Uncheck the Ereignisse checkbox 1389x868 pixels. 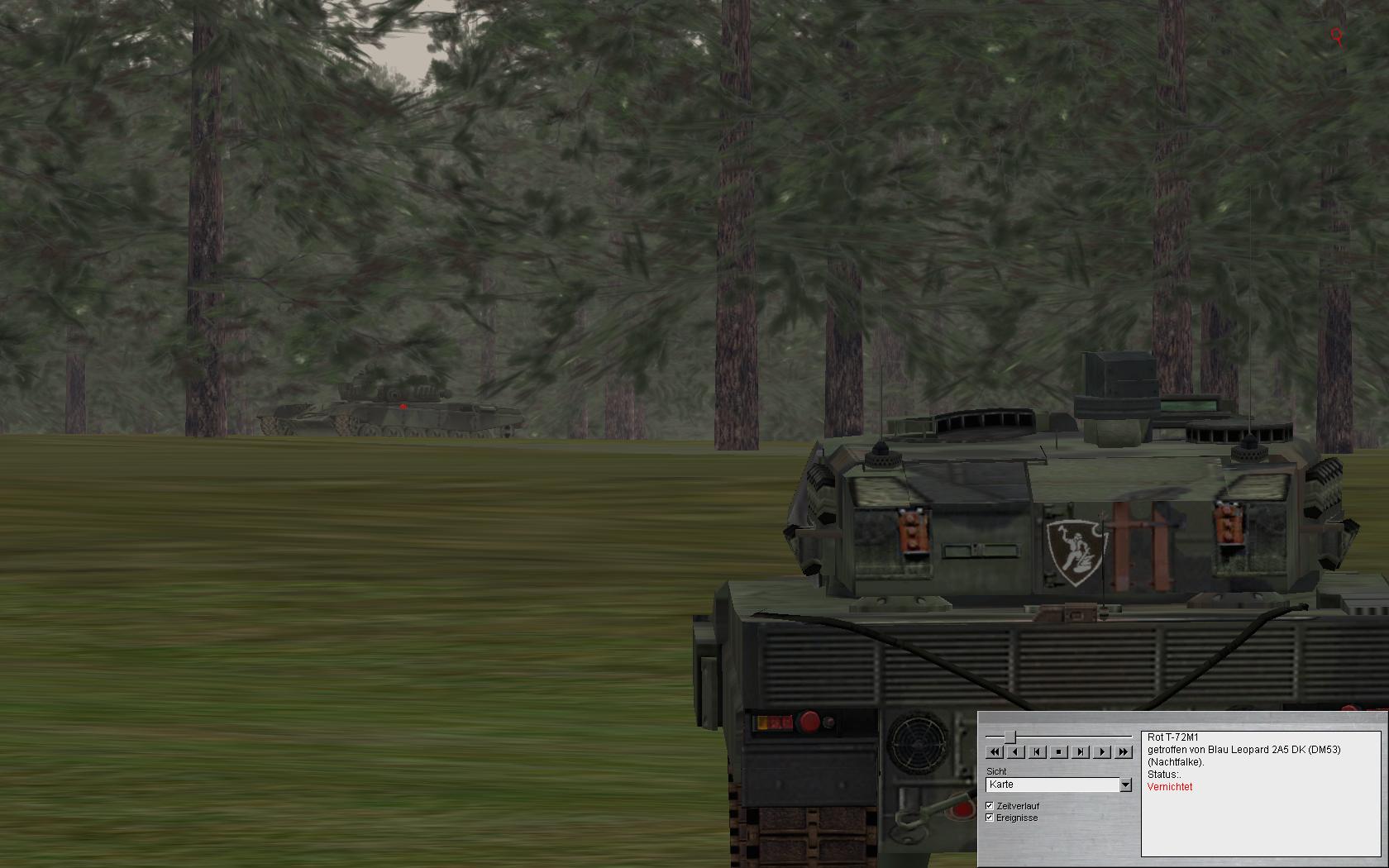click(990, 818)
